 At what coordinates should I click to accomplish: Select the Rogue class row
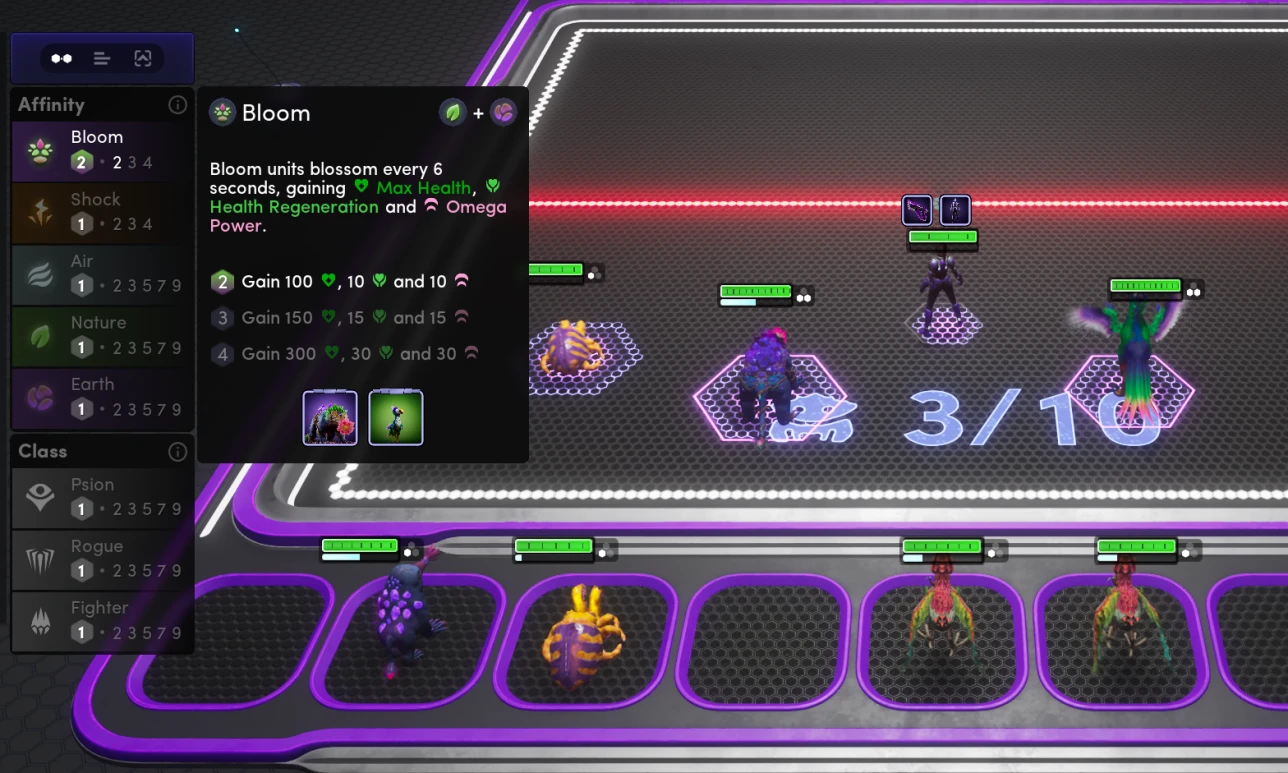point(102,559)
